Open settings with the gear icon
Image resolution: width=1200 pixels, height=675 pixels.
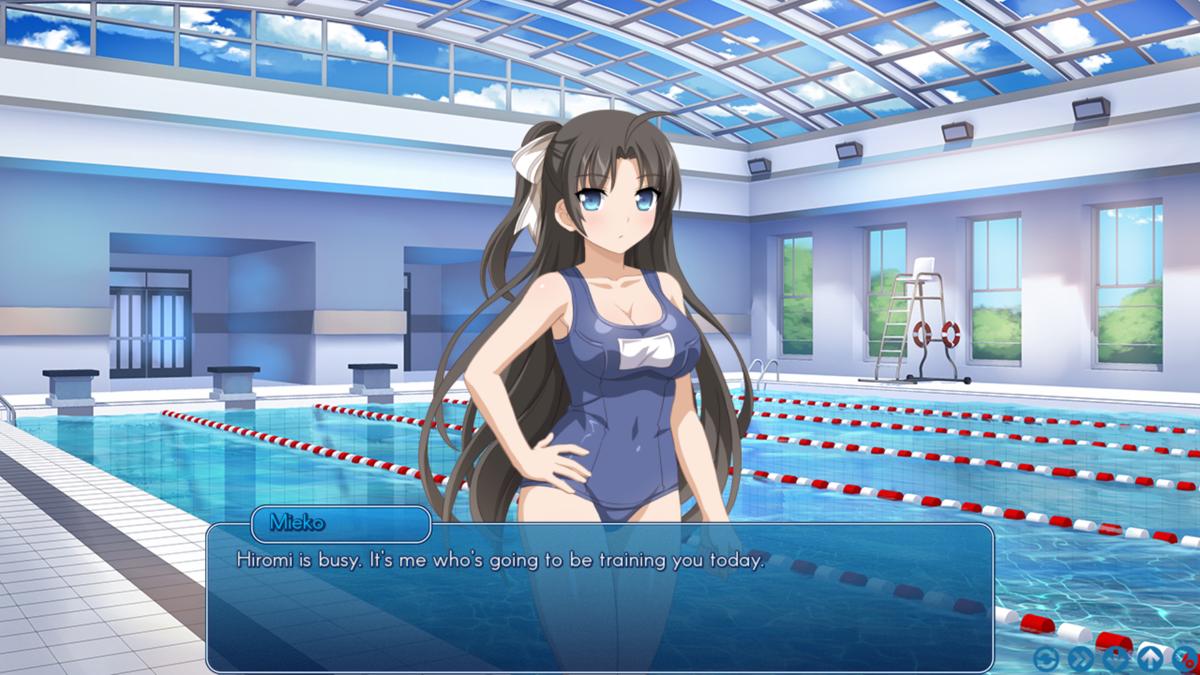tap(1186, 658)
